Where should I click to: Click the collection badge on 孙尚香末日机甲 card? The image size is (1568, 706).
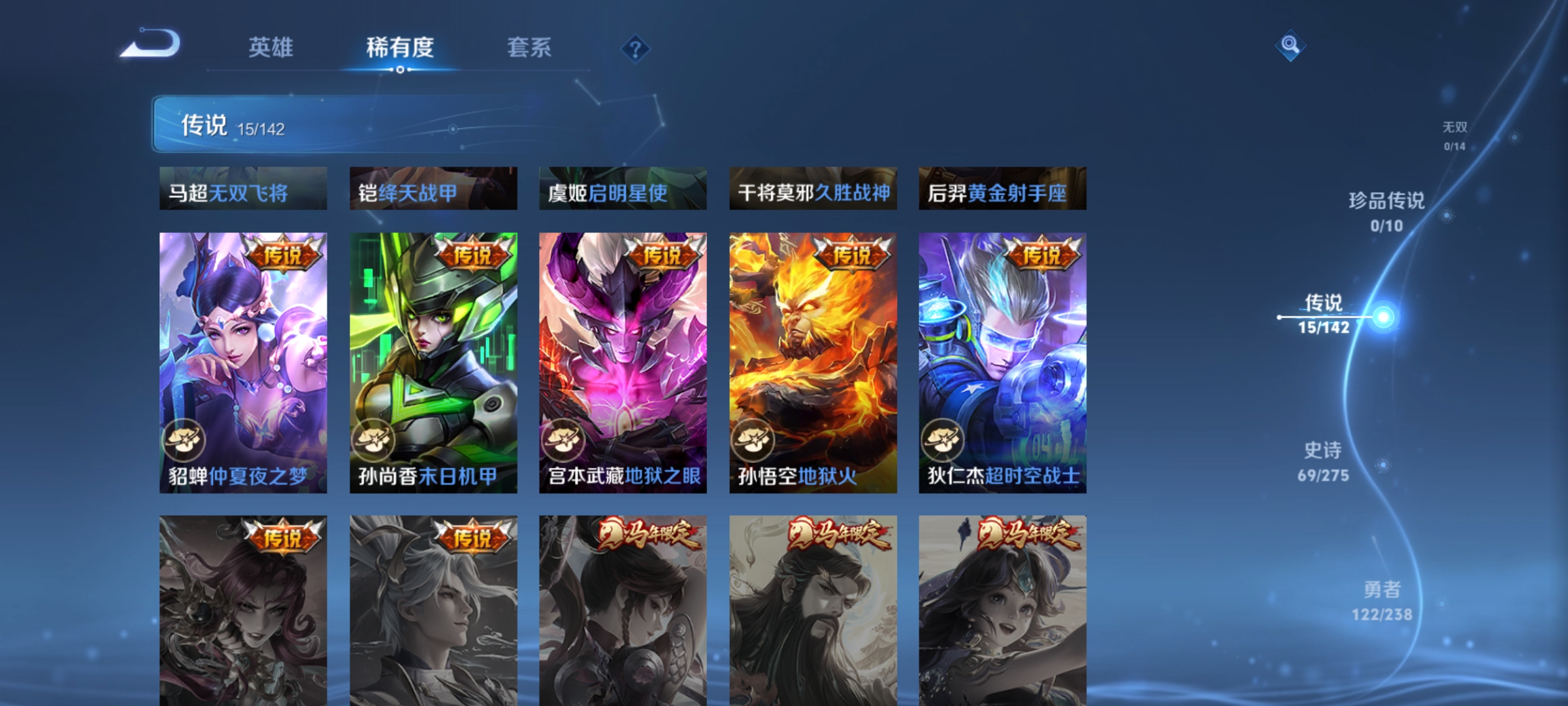tap(377, 440)
